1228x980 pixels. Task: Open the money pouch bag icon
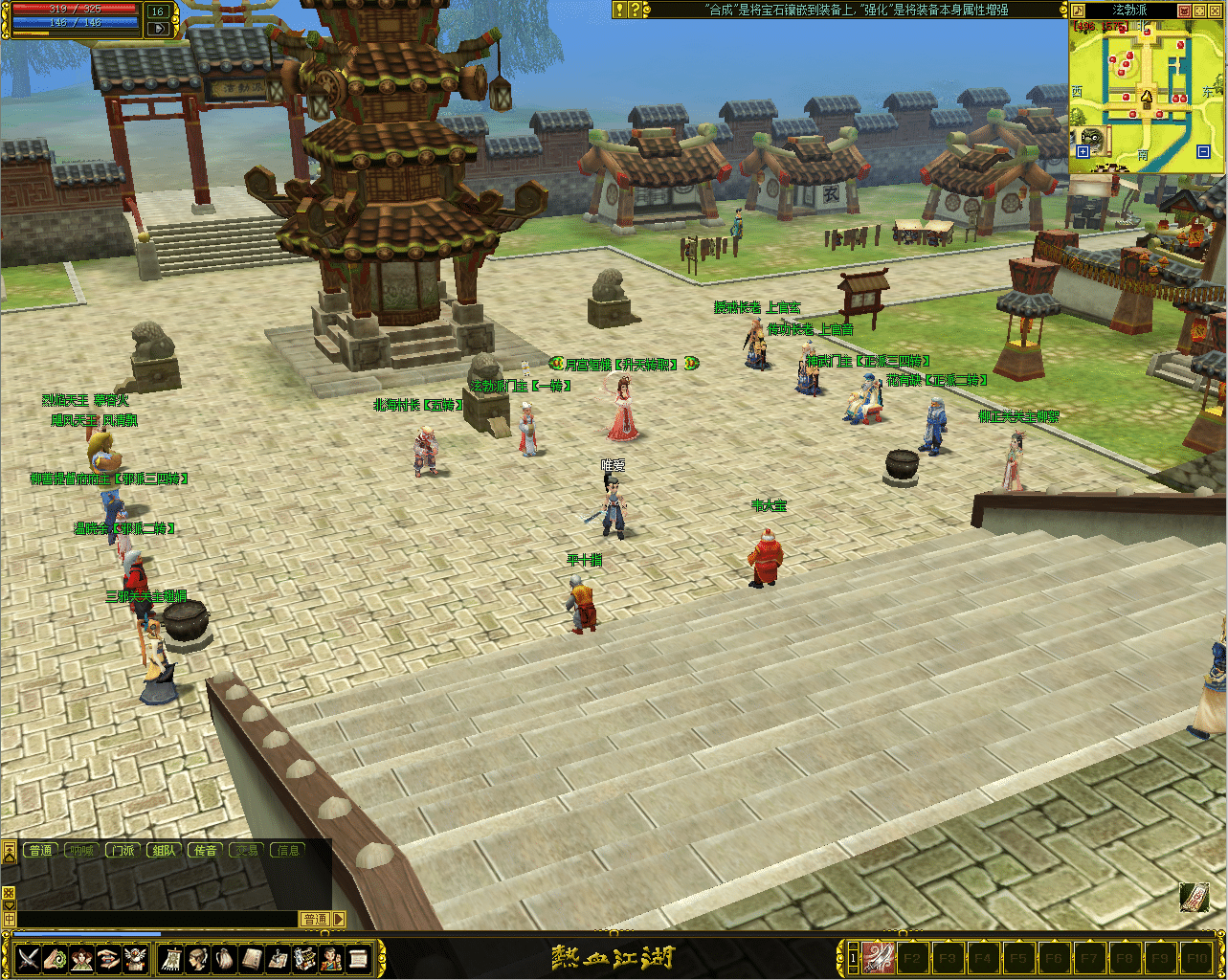223,958
